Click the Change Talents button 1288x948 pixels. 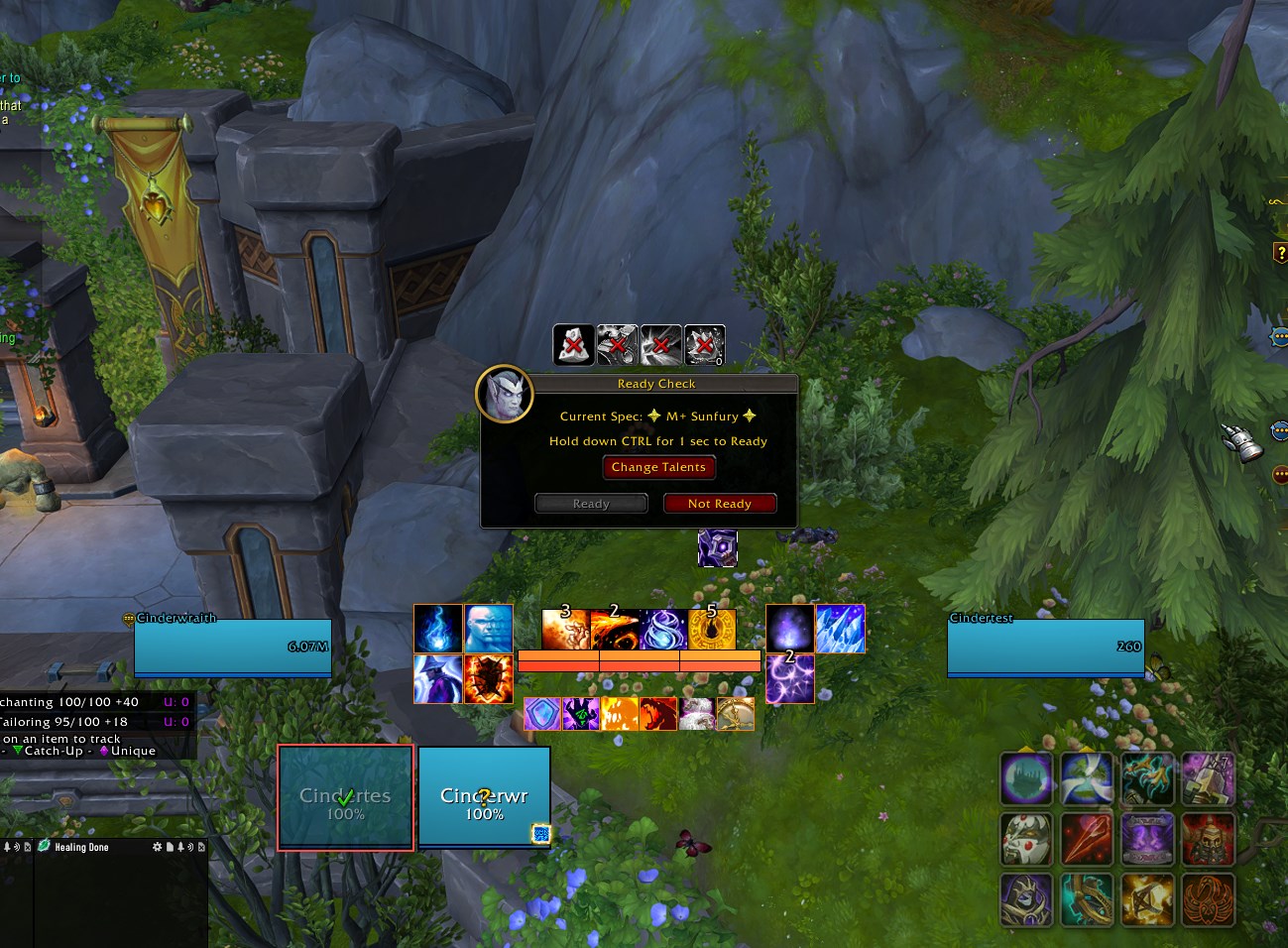pos(658,467)
